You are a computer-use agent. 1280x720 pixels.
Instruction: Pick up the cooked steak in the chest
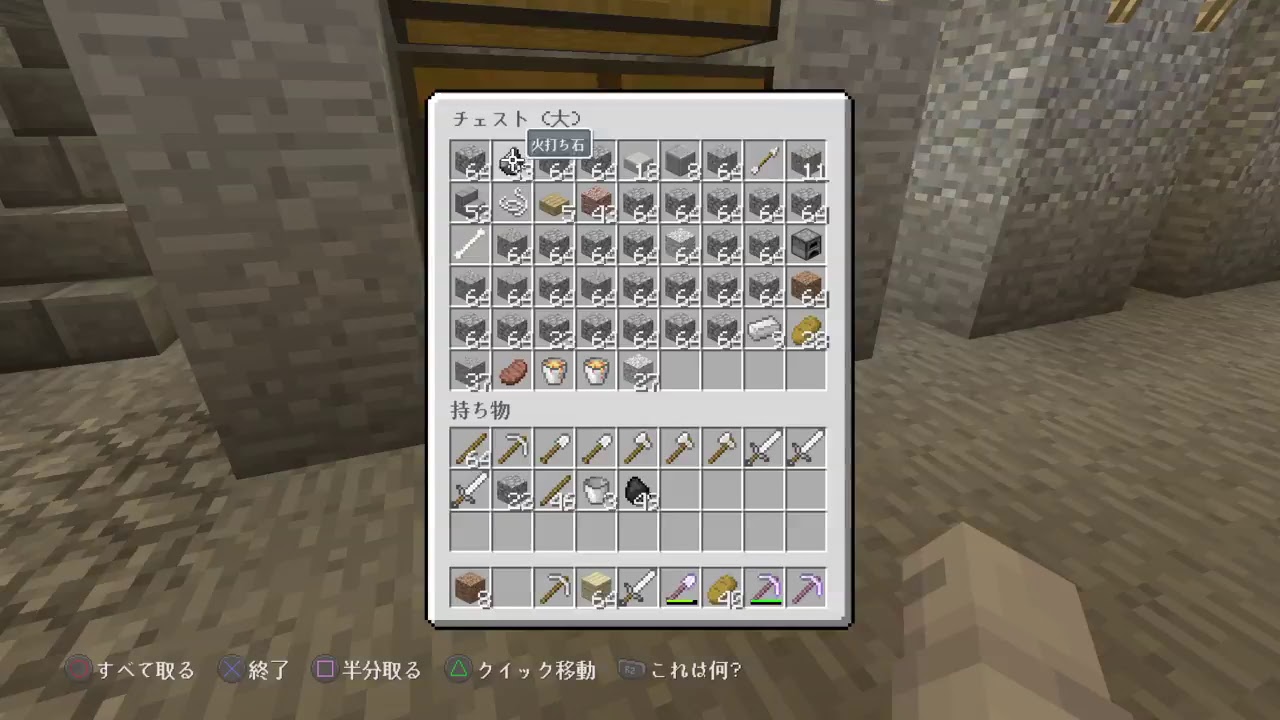(x=513, y=370)
